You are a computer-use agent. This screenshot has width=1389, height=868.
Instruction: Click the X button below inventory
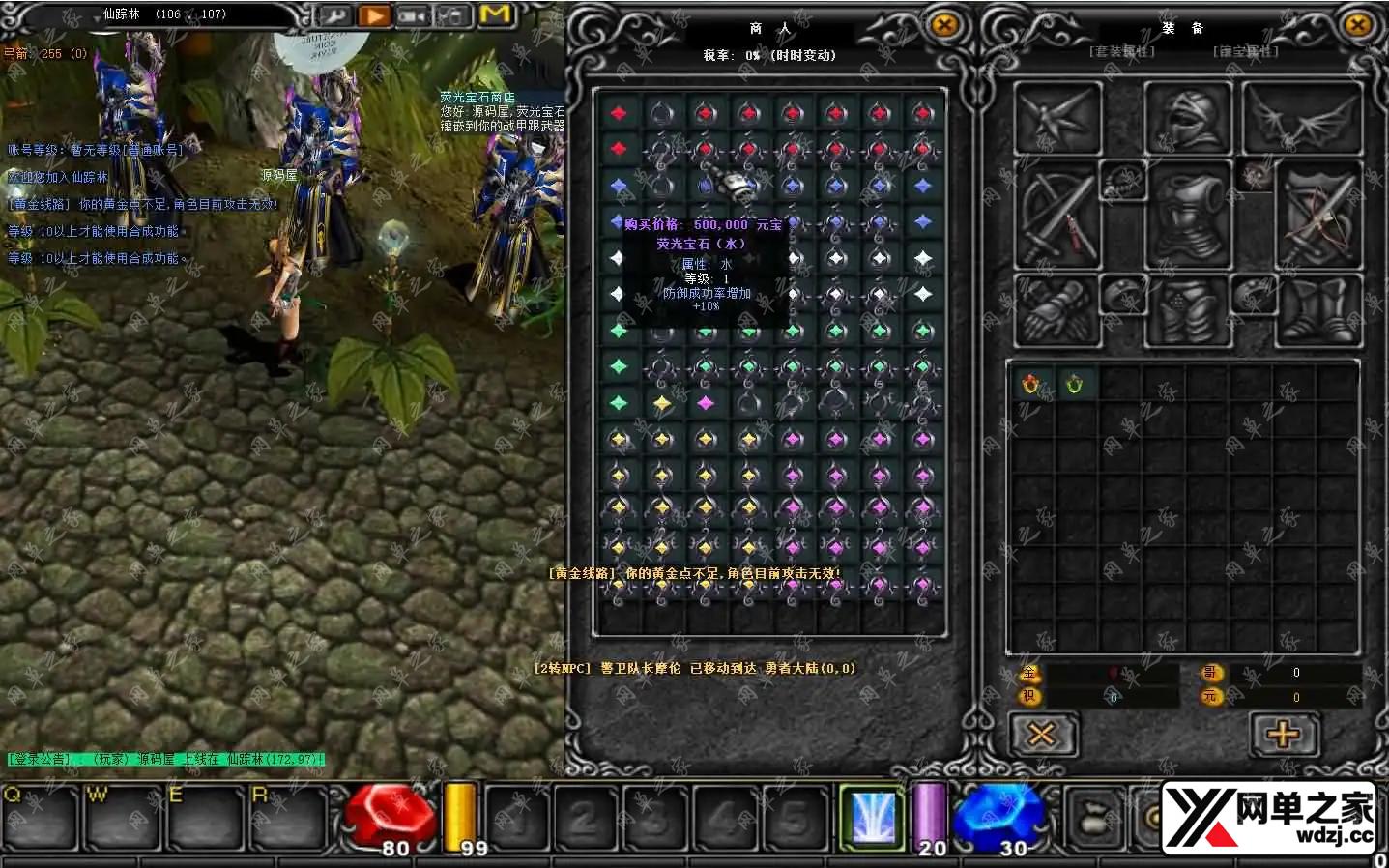1041,735
